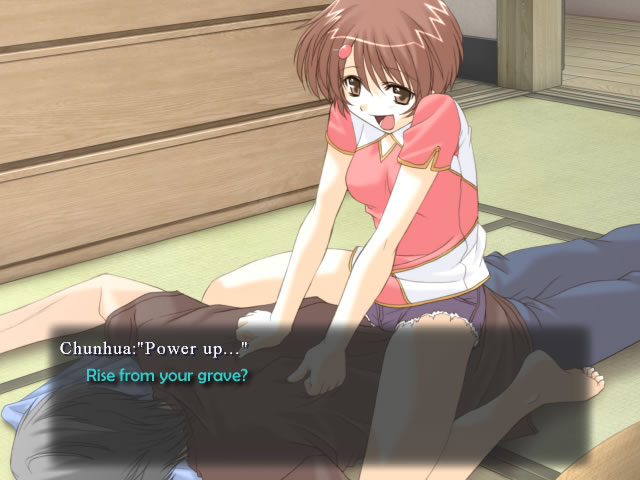
Task: Choose the "Rise from your grave?" reply
Action: pos(167,376)
